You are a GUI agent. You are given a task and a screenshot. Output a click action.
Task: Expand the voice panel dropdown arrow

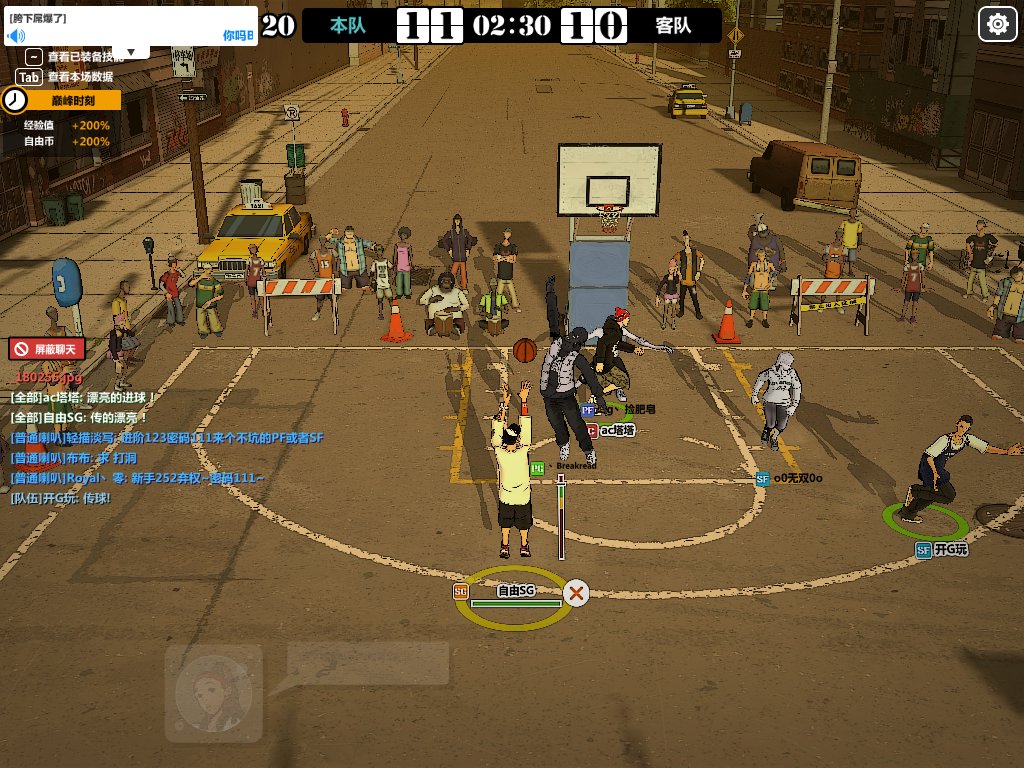tap(131, 51)
